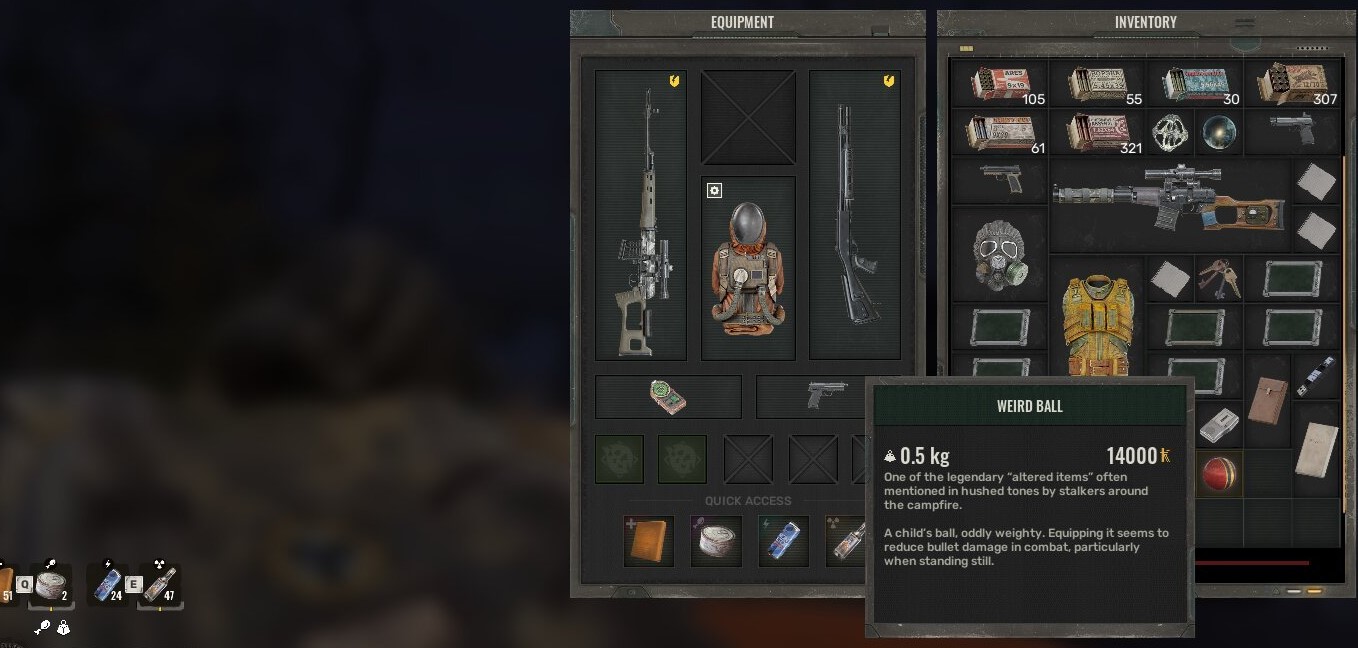1358x648 pixels.
Task: Select the equipped pump shotgun slot
Action: 855,215
